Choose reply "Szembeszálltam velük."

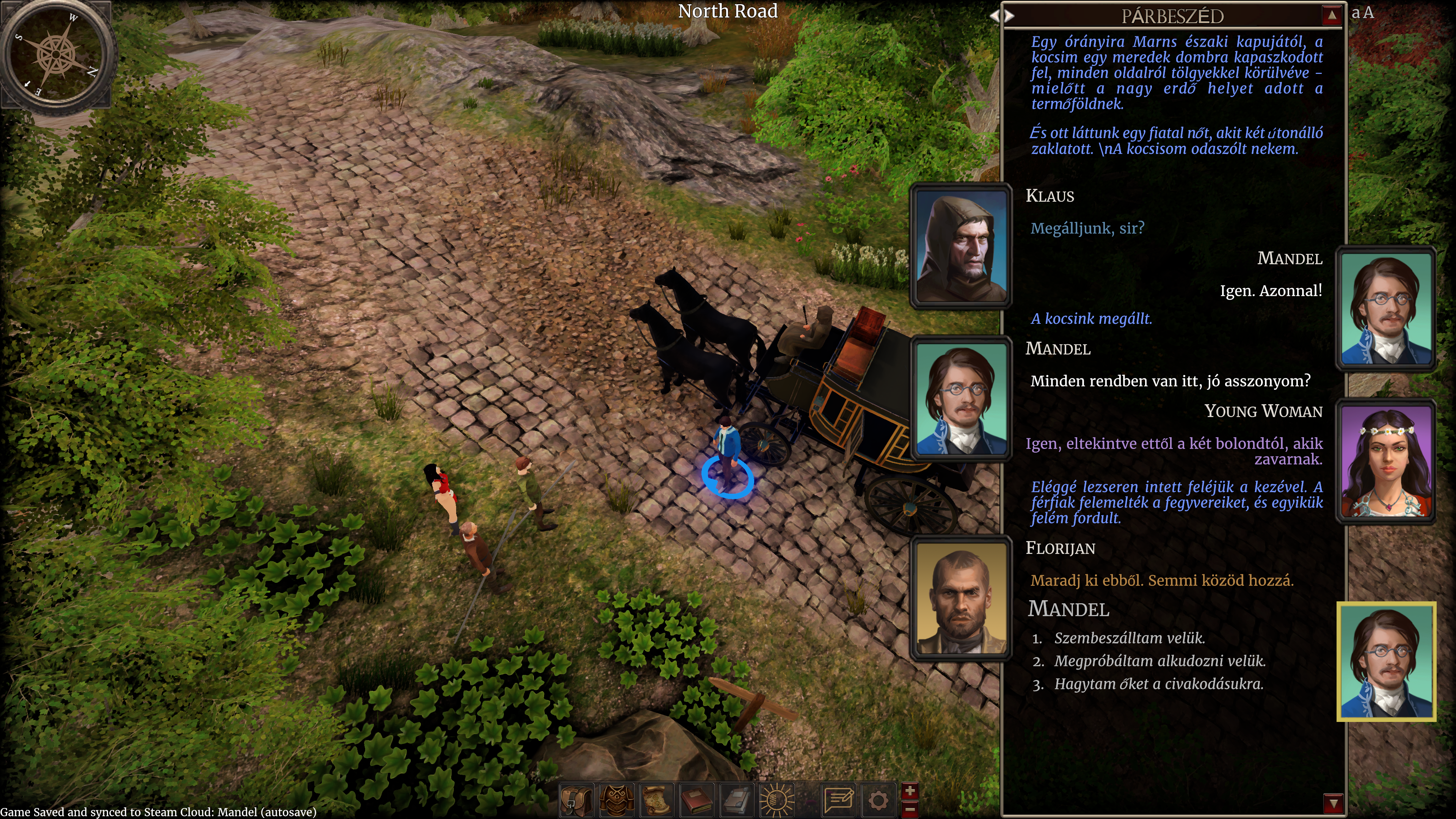tap(1129, 638)
